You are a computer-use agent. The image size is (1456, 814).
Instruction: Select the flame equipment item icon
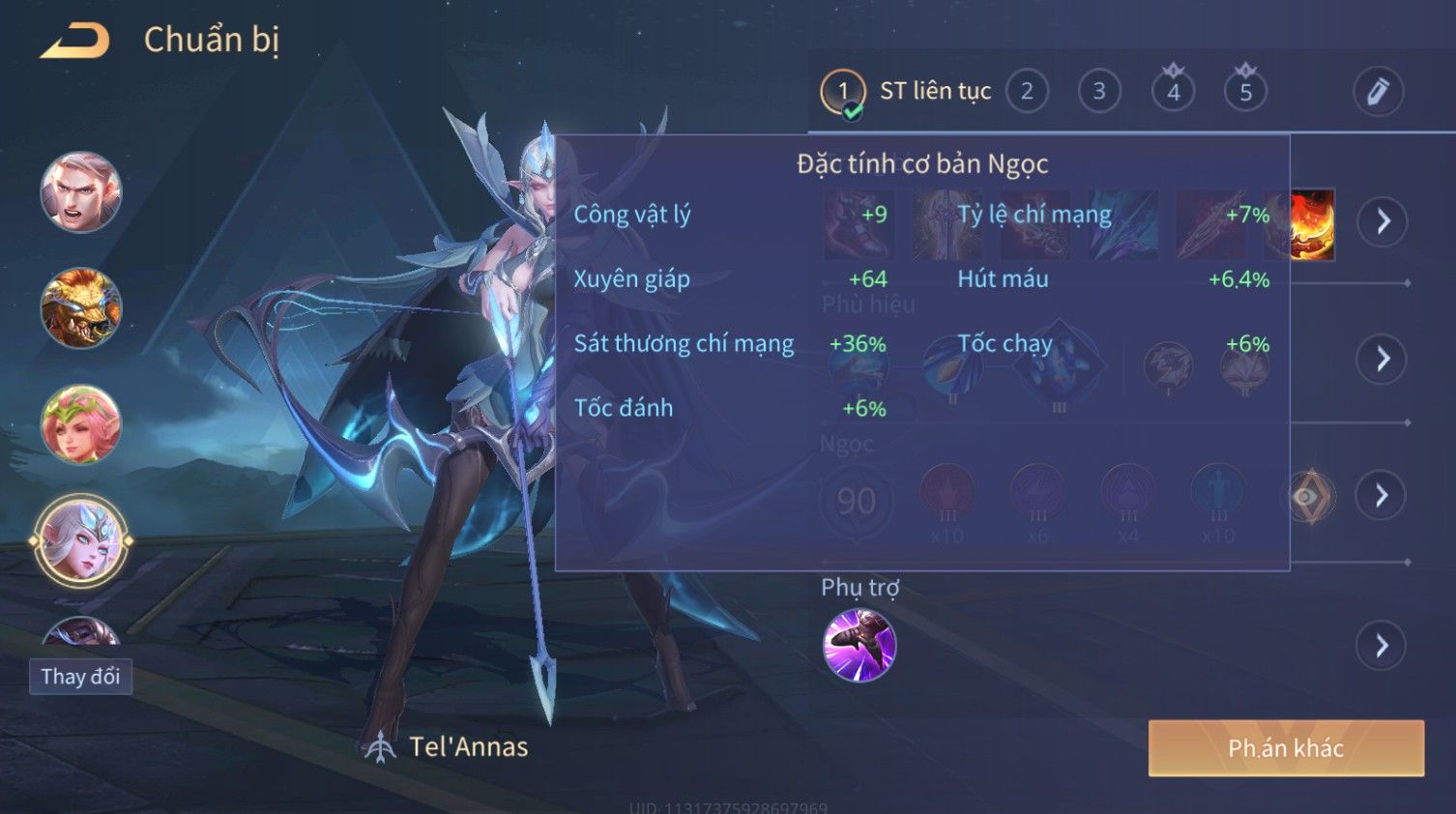[1312, 224]
